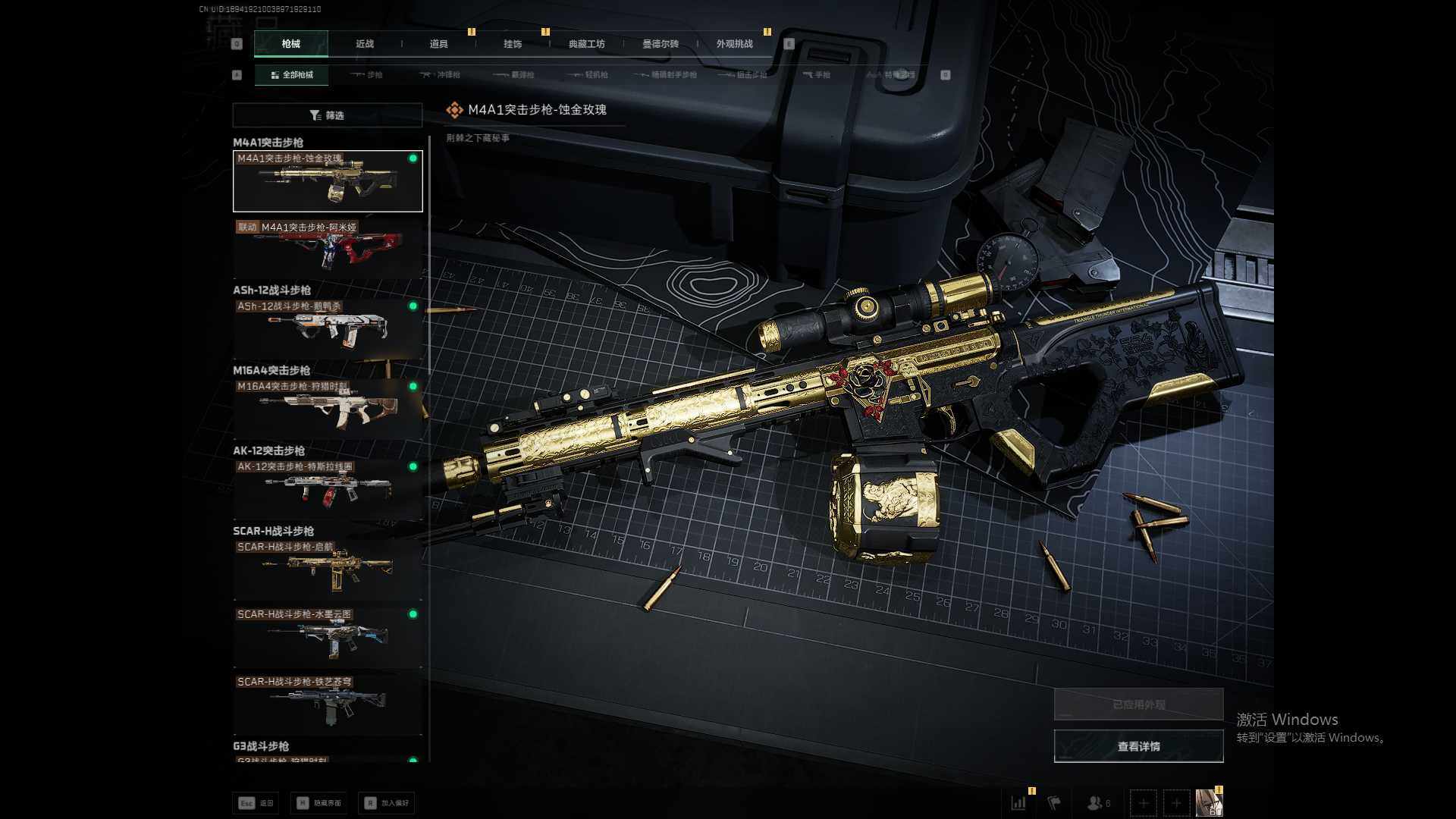Viewport: 1456px width, 819px height.
Task: Select the SCAR-H 水墨云图 skin
Action: 328,637
